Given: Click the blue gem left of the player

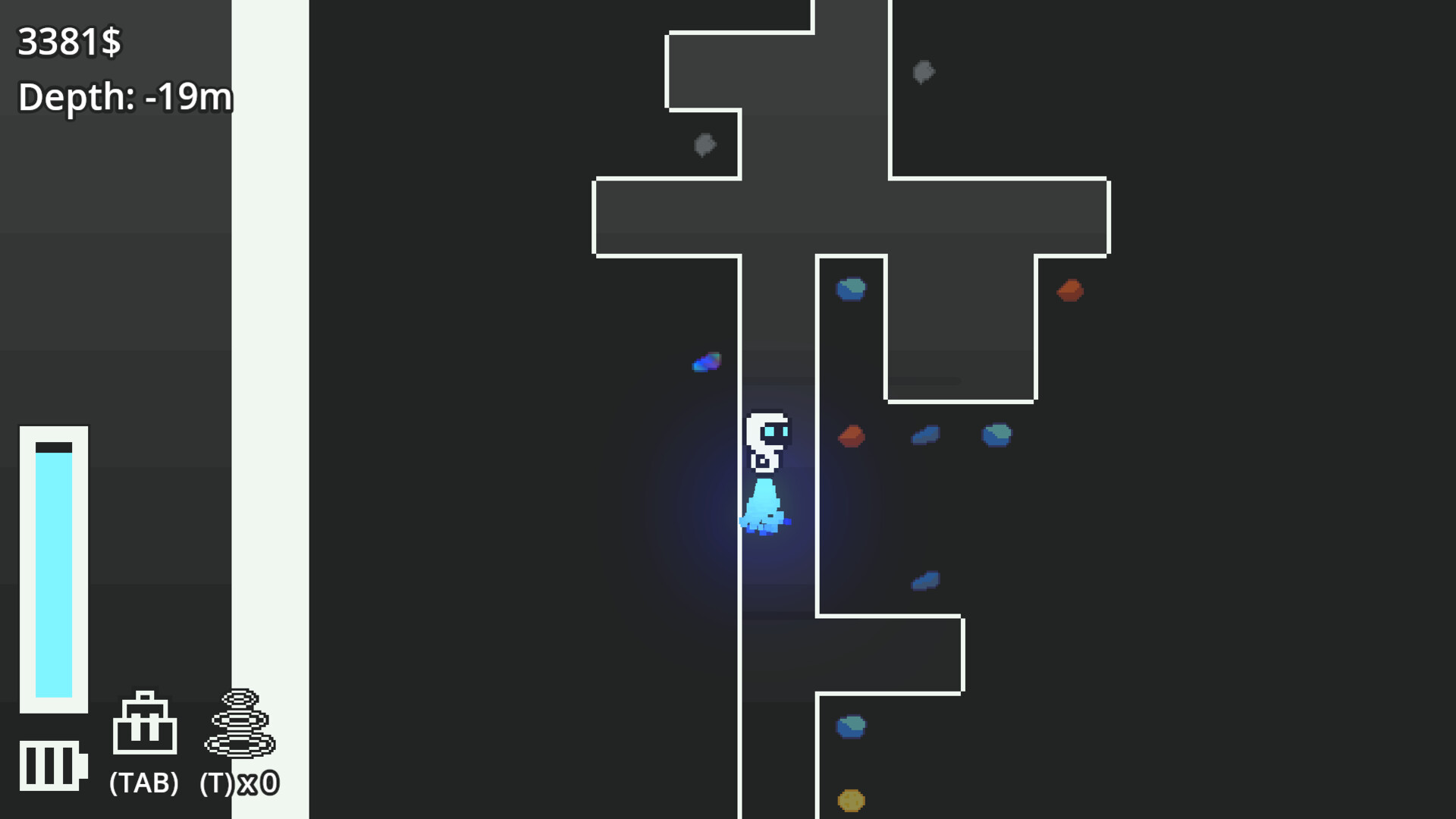Looking at the screenshot, I should point(707,362).
